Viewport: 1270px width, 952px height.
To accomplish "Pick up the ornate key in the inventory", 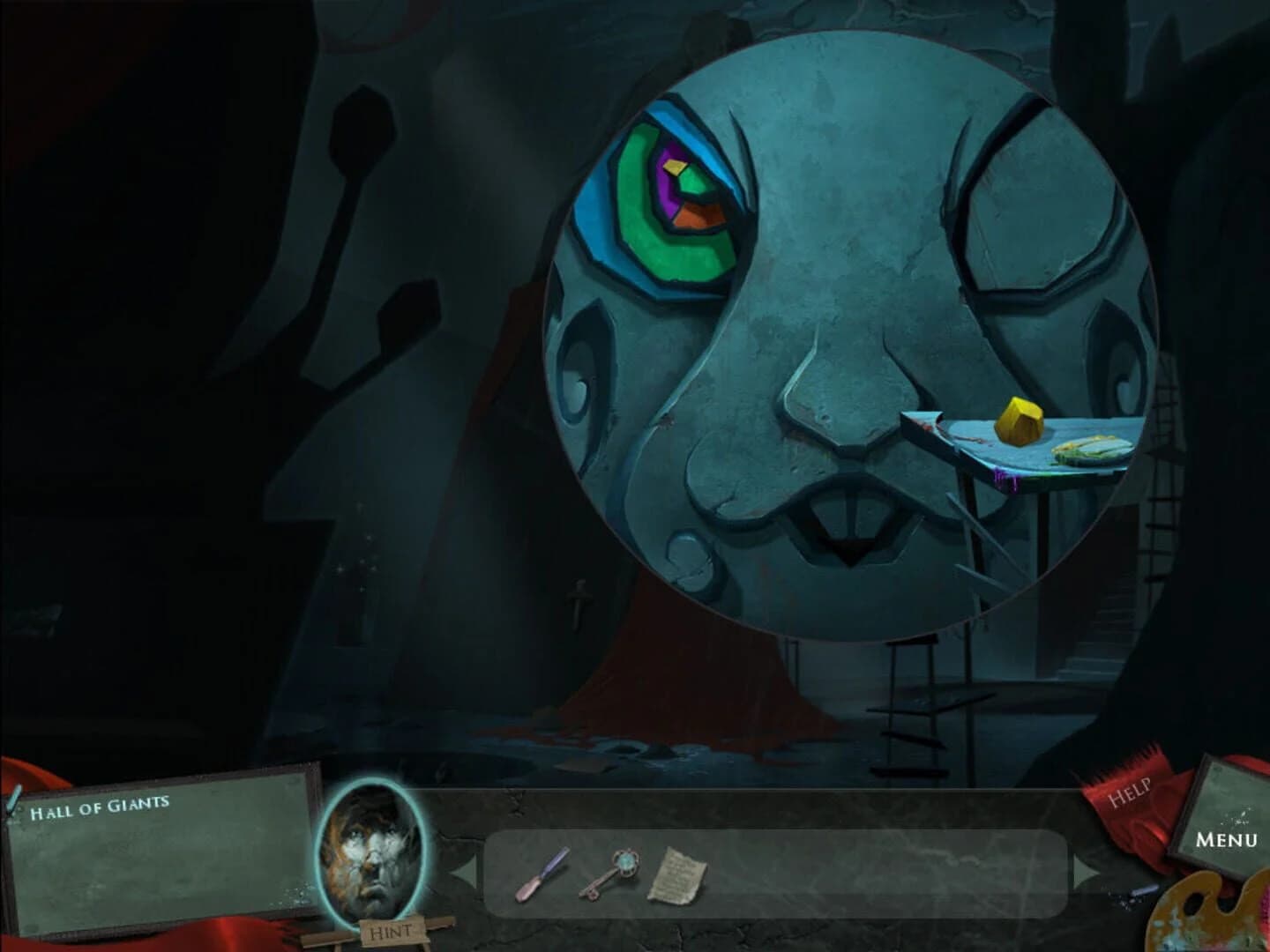I will (620, 873).
